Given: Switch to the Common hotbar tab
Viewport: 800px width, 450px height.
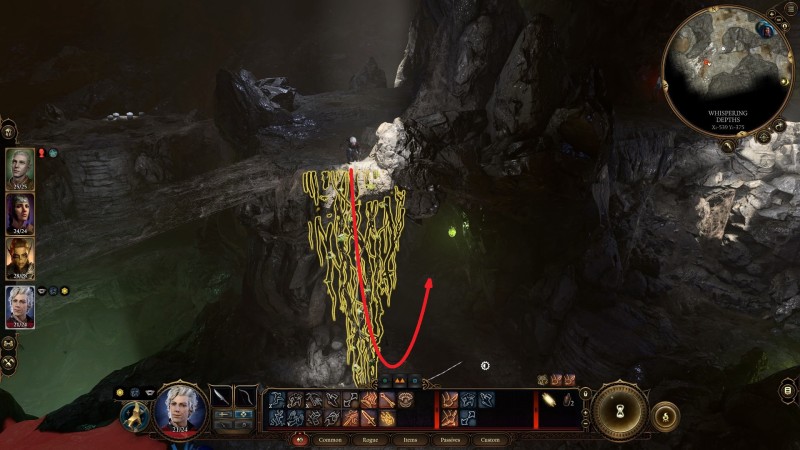Looking at the screenshot, I should click(330, 439).
